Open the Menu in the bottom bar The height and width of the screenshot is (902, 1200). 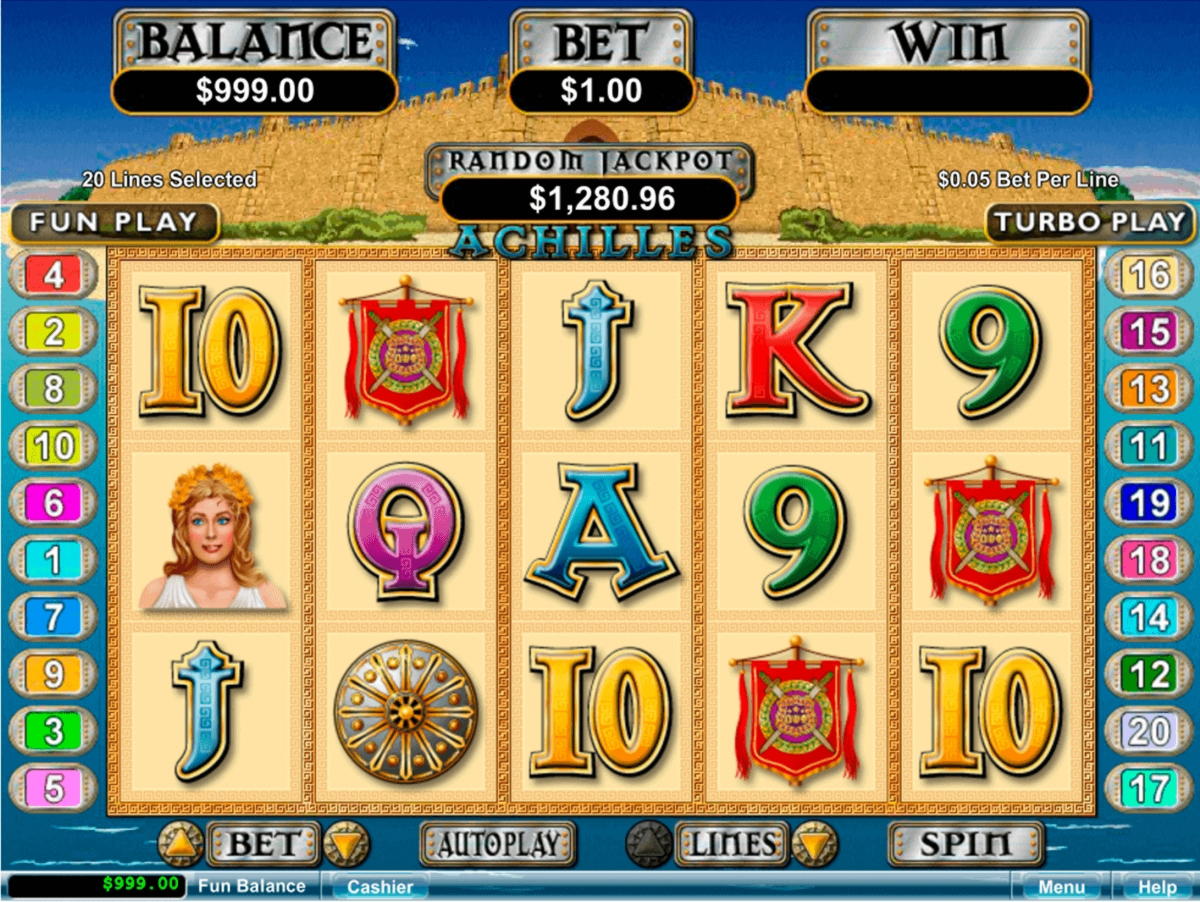[1061, 887]
